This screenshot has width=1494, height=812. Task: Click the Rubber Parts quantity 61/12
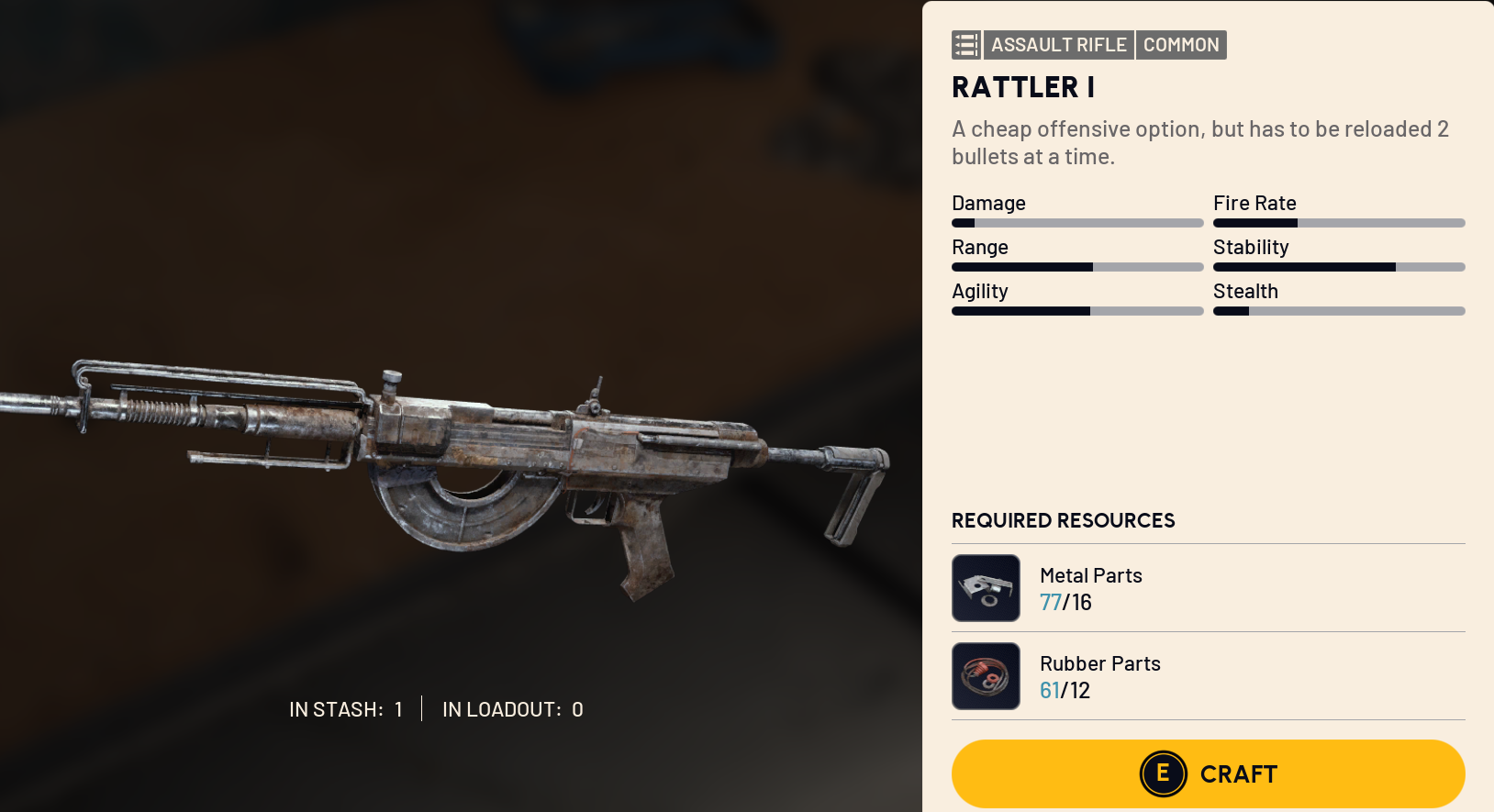(x=1065, y=690)
